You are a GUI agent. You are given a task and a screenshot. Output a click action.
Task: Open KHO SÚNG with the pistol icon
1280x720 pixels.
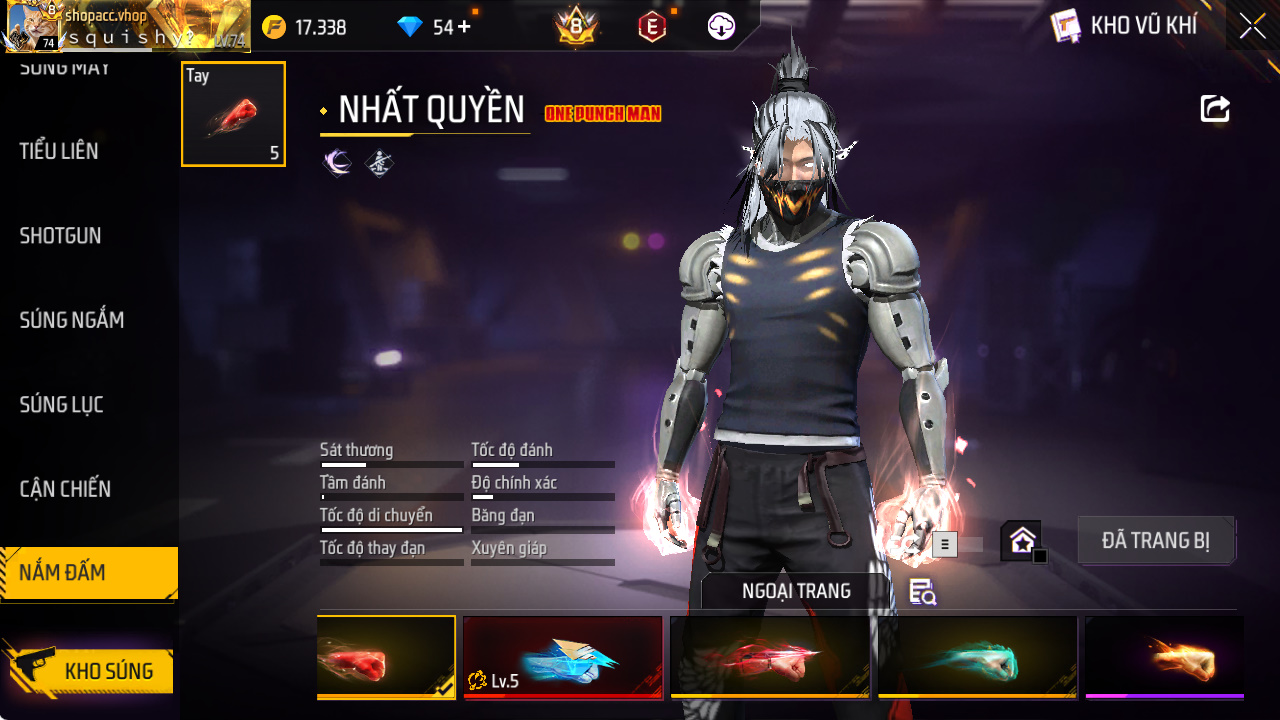[x=90, y=672]
